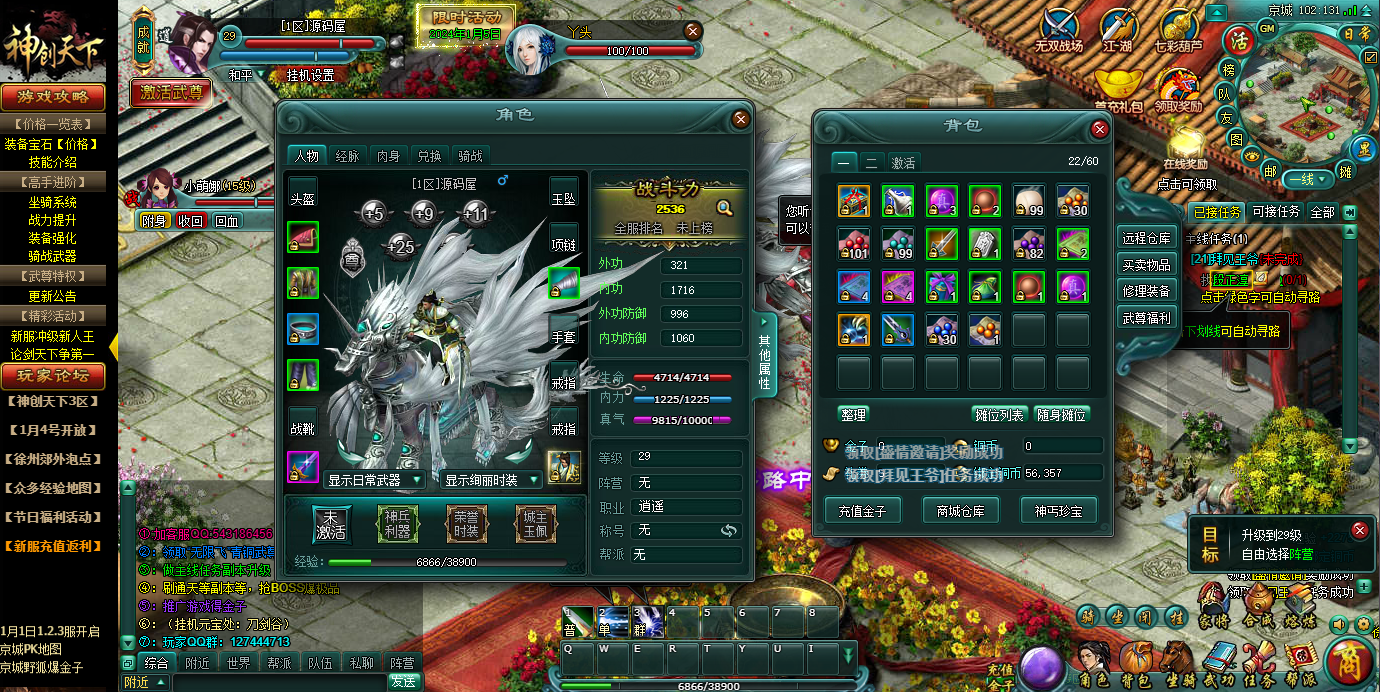Switch to 可接任务 quest tab
1380x692 pixels.
[1276, 212]
